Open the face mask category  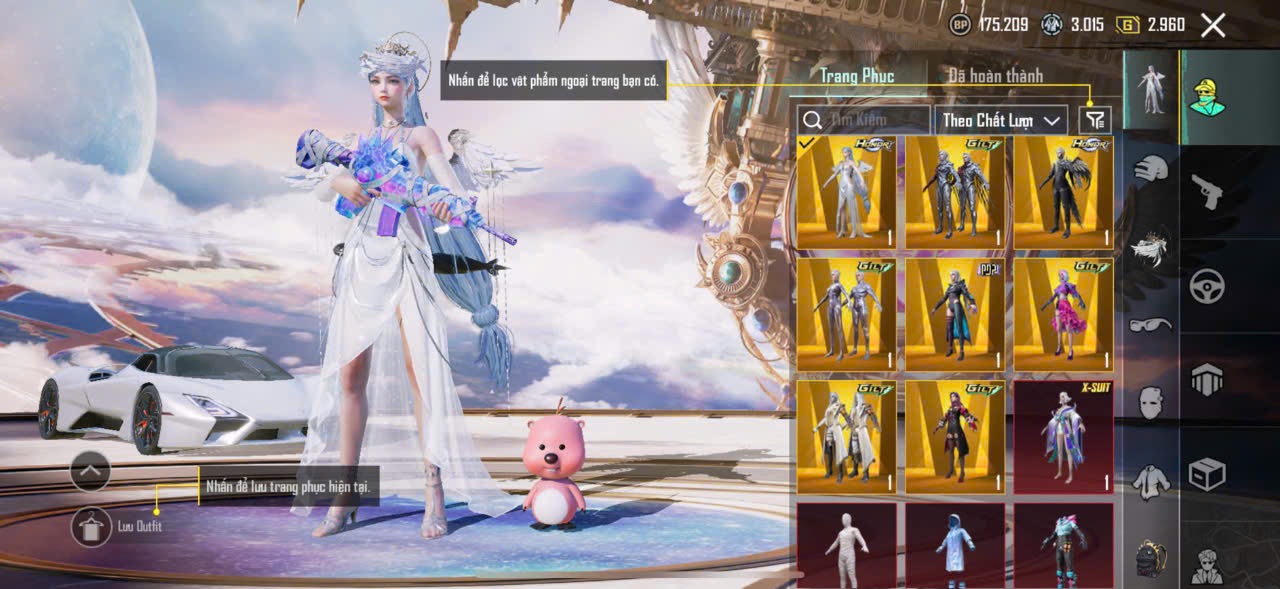[x=1151, y=402]
